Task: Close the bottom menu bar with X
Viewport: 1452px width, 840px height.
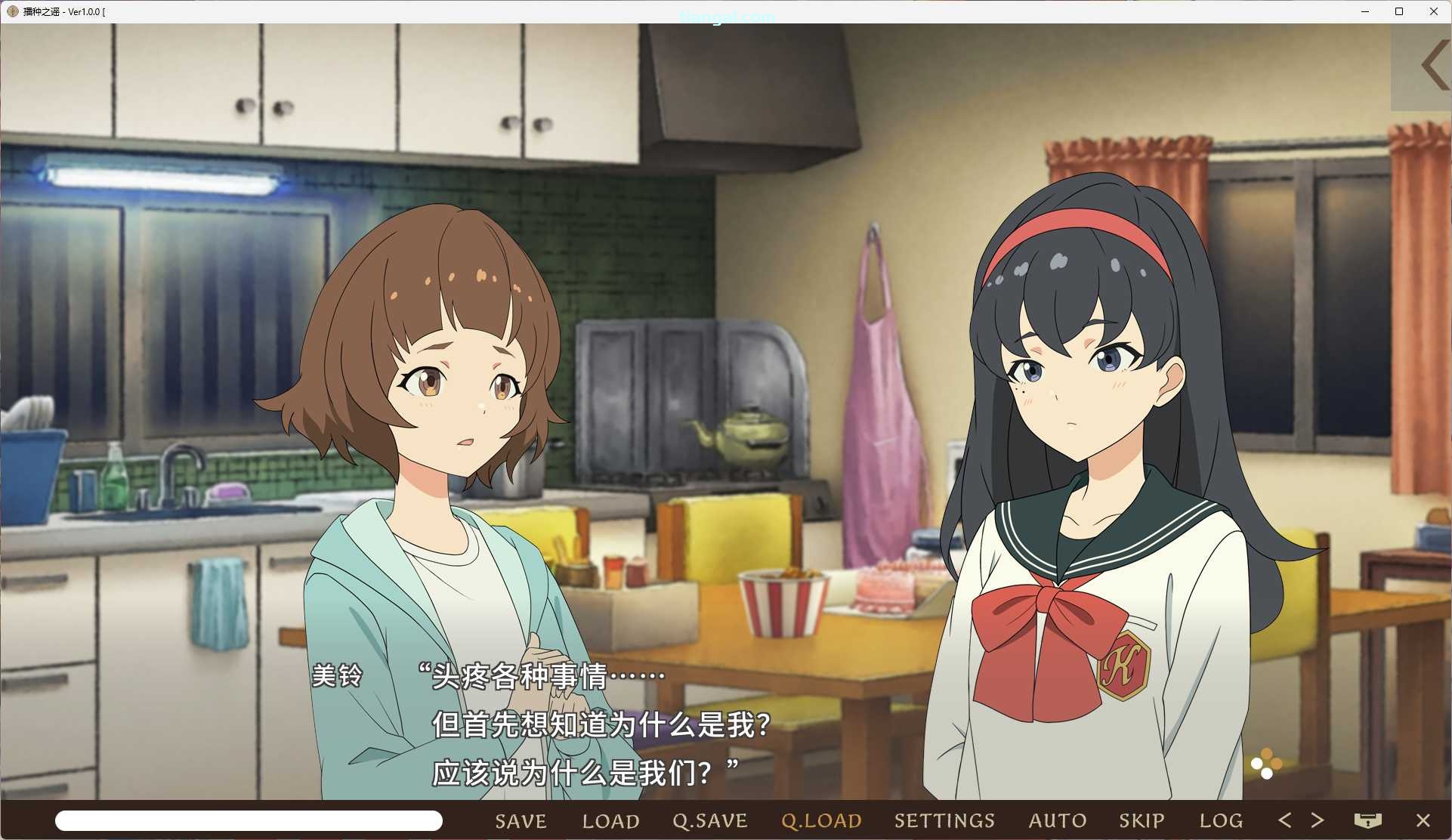Action: (x=1423, y=820)
